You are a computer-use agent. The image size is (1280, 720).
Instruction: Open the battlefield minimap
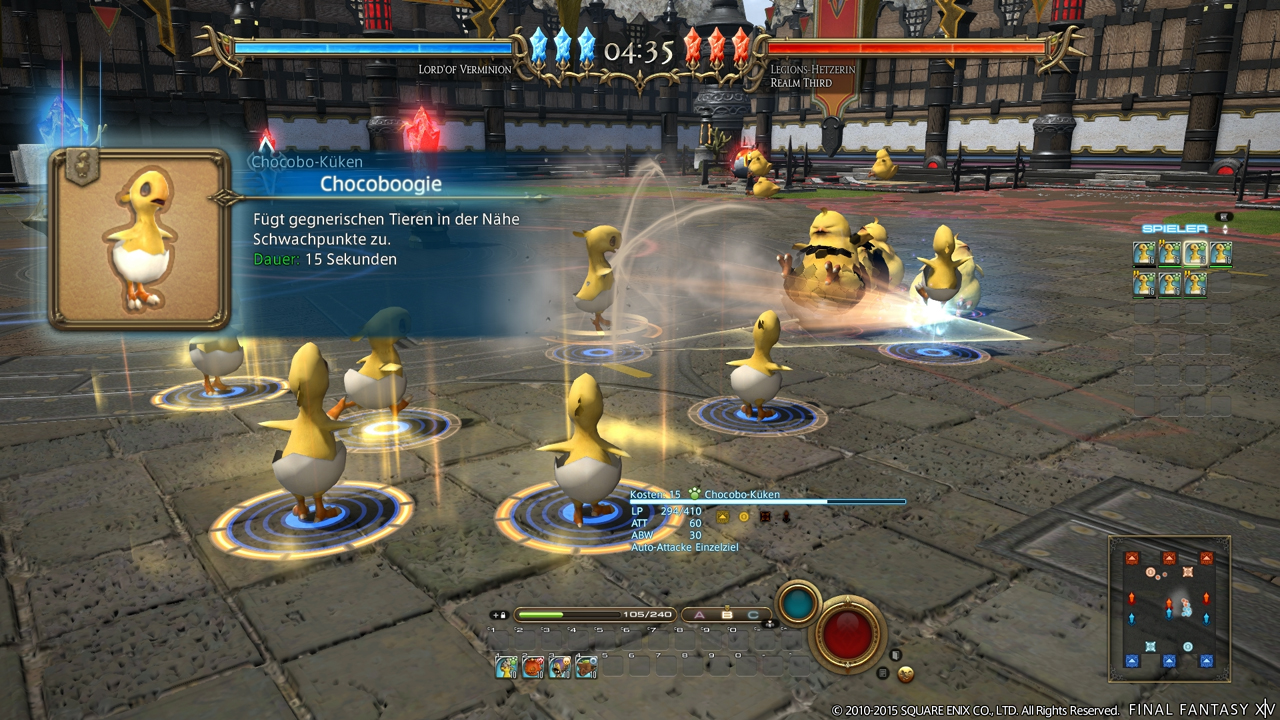pos(1168,608)
